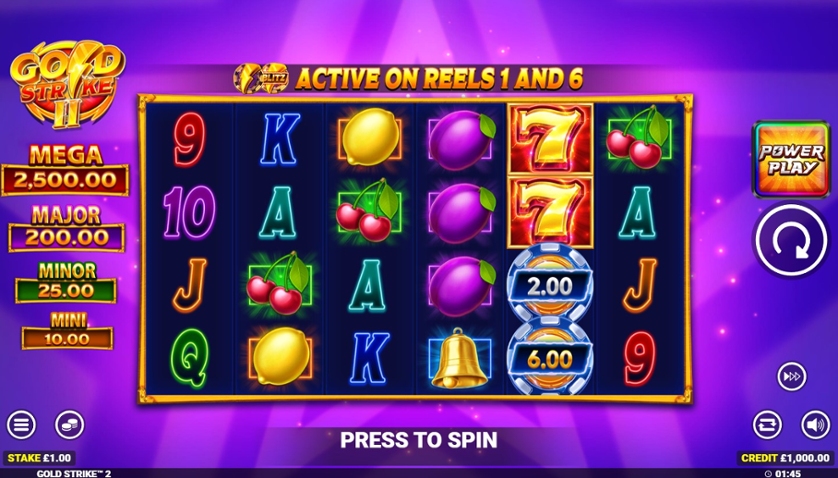
Task: Open the hamburger menu
Action: 21,424
